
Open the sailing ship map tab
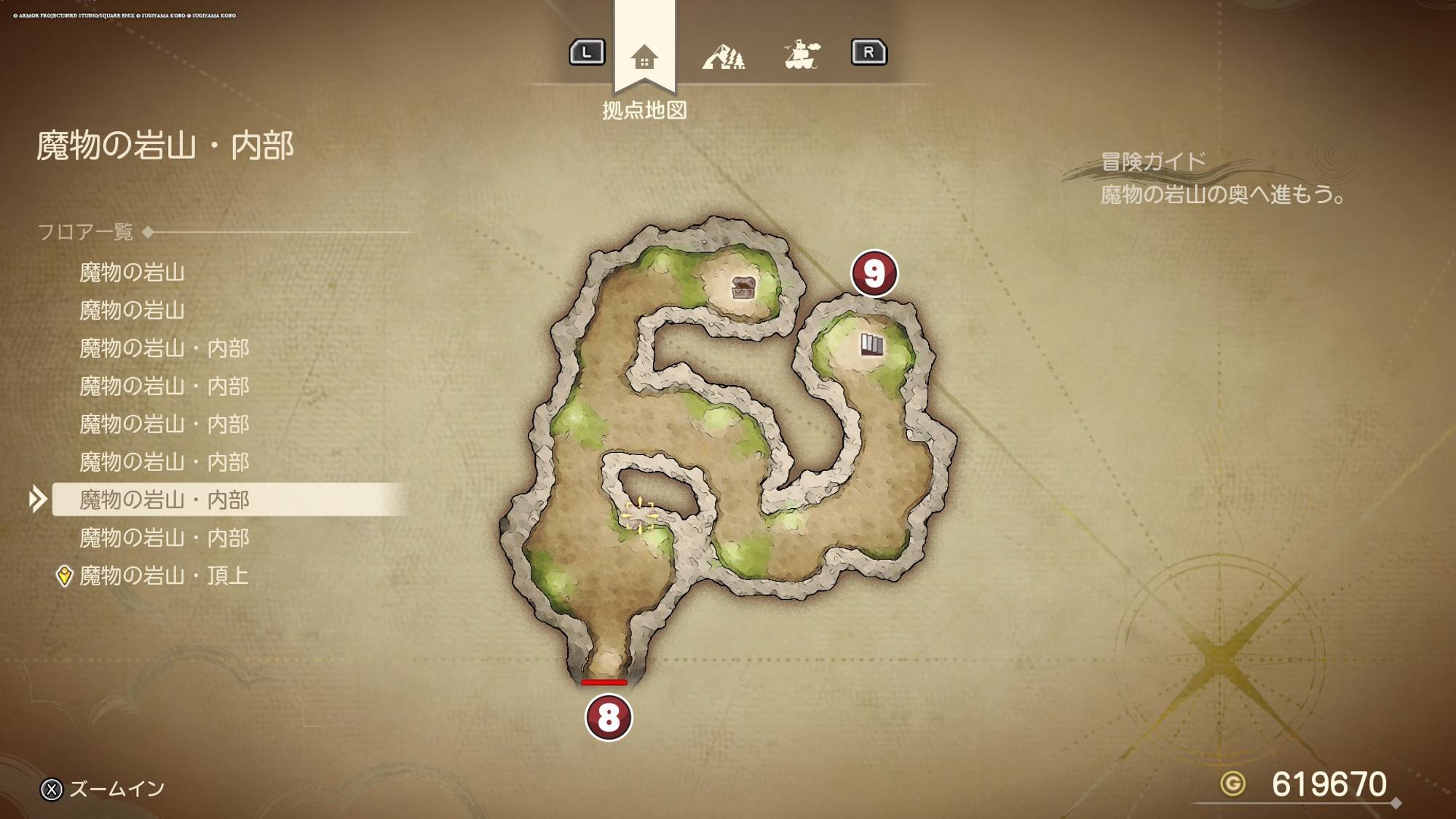[802, 55]
